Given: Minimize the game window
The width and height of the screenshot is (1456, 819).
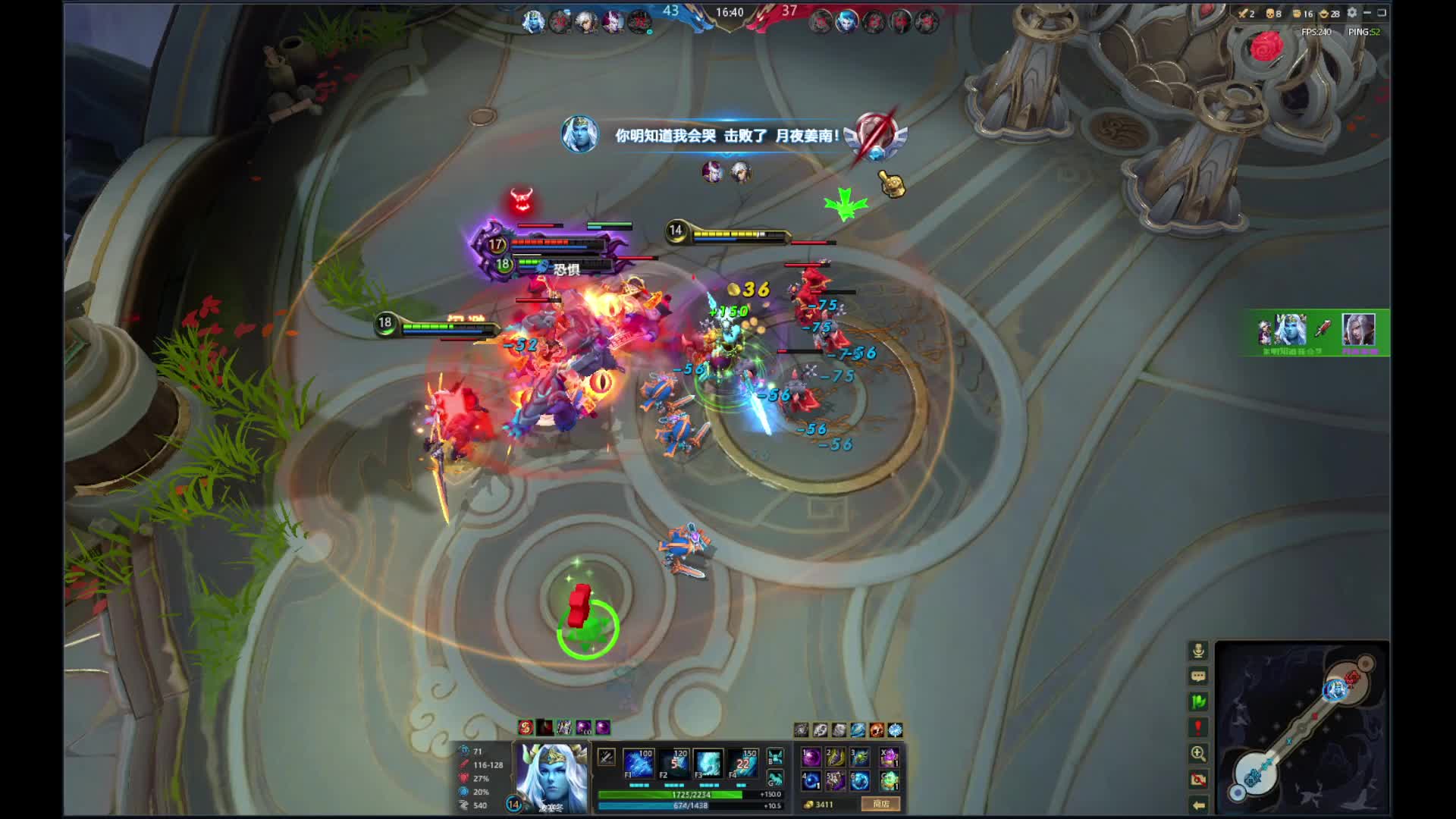Looking at the screenshot, I should (x=1367, y=13).
